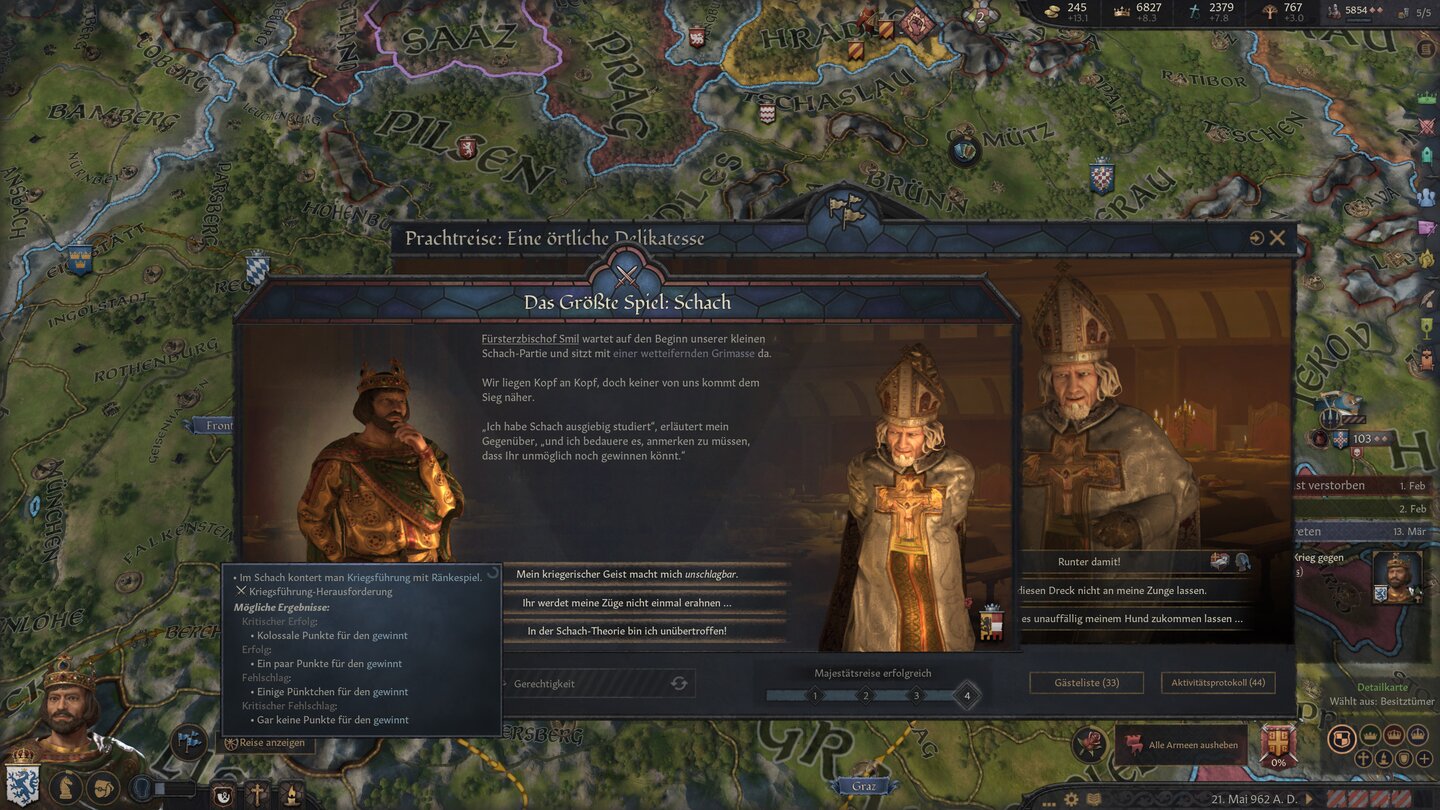Close the Prachtreise event window
The width and height of the screenshot is (1440, 810).
(x=1277, y=238)
